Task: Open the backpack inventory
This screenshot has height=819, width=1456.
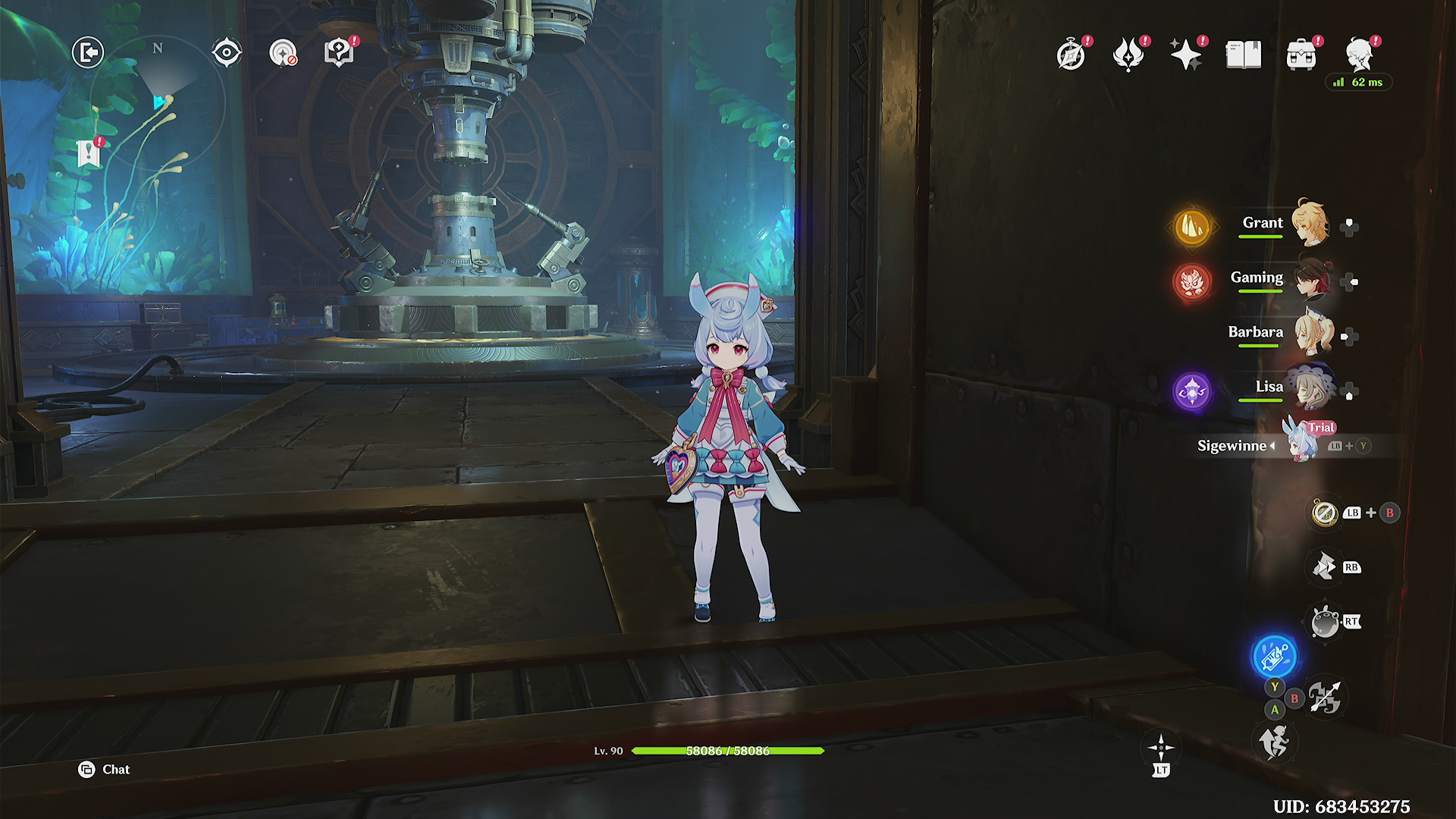Action: pyautogui.click(x=1301, y=55)
